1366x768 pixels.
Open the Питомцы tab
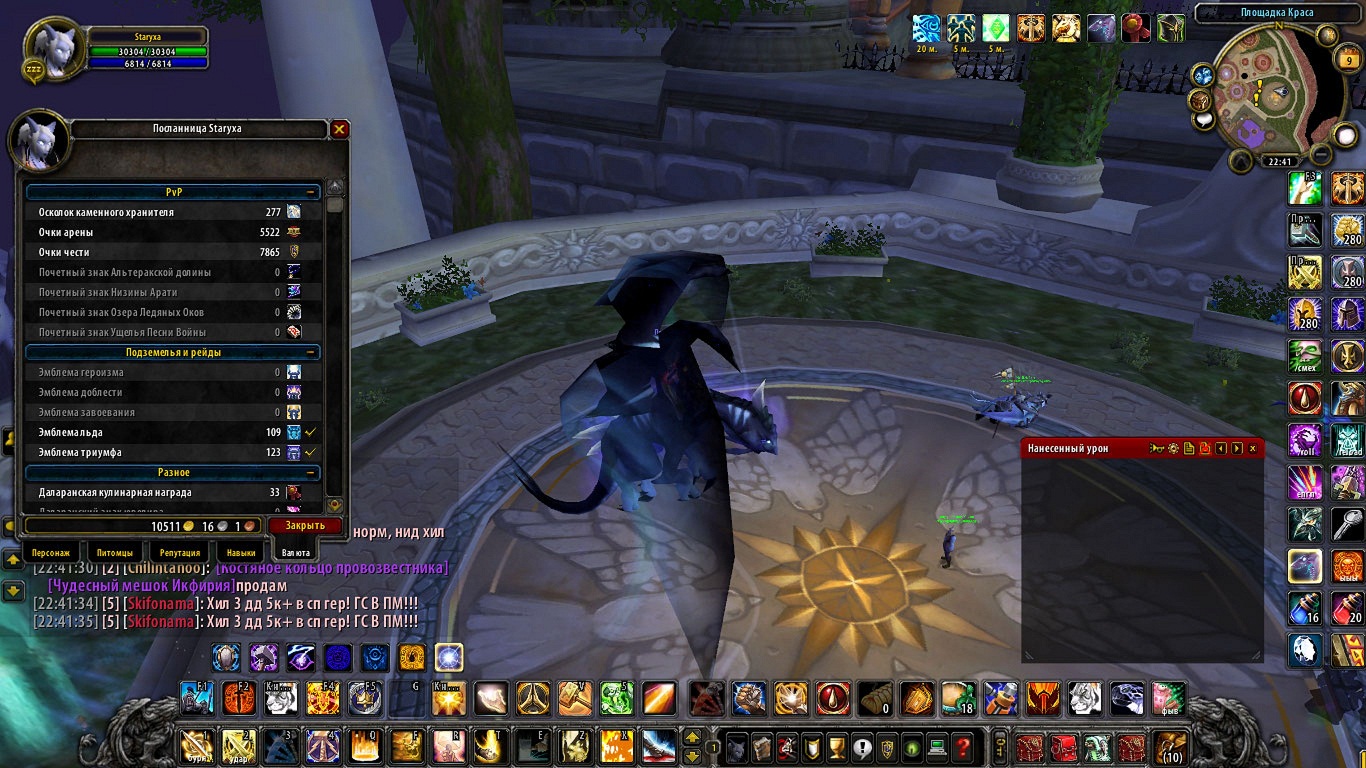[x=115, y=552]
